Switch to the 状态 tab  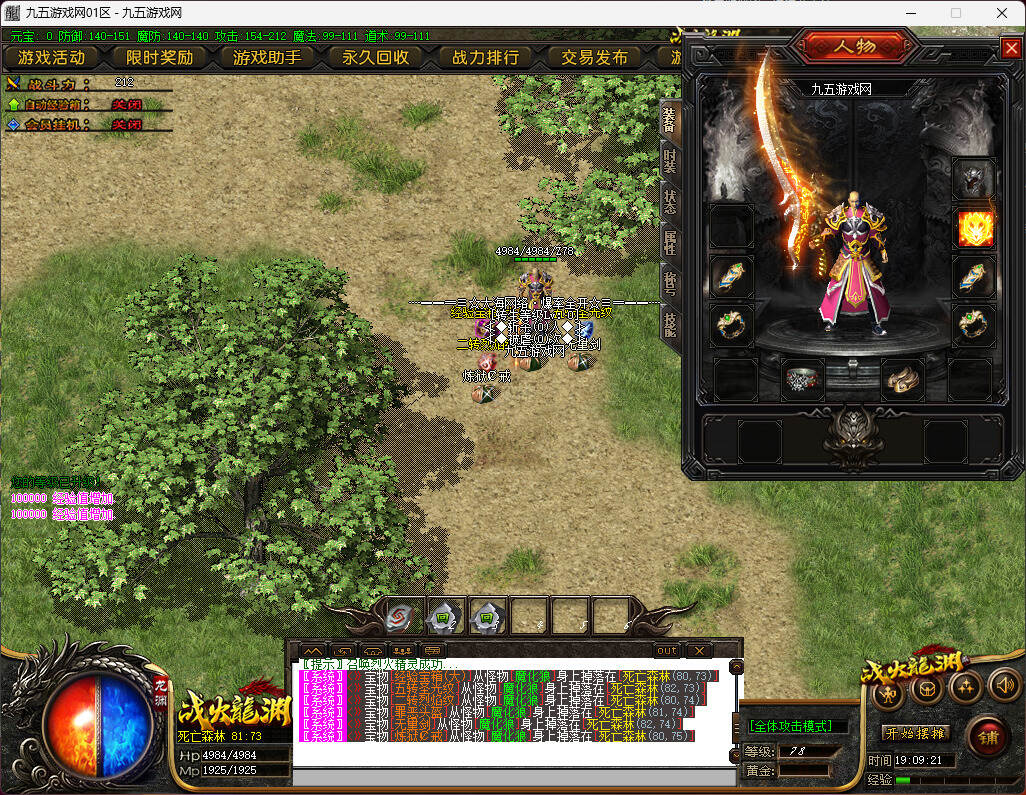670,203
